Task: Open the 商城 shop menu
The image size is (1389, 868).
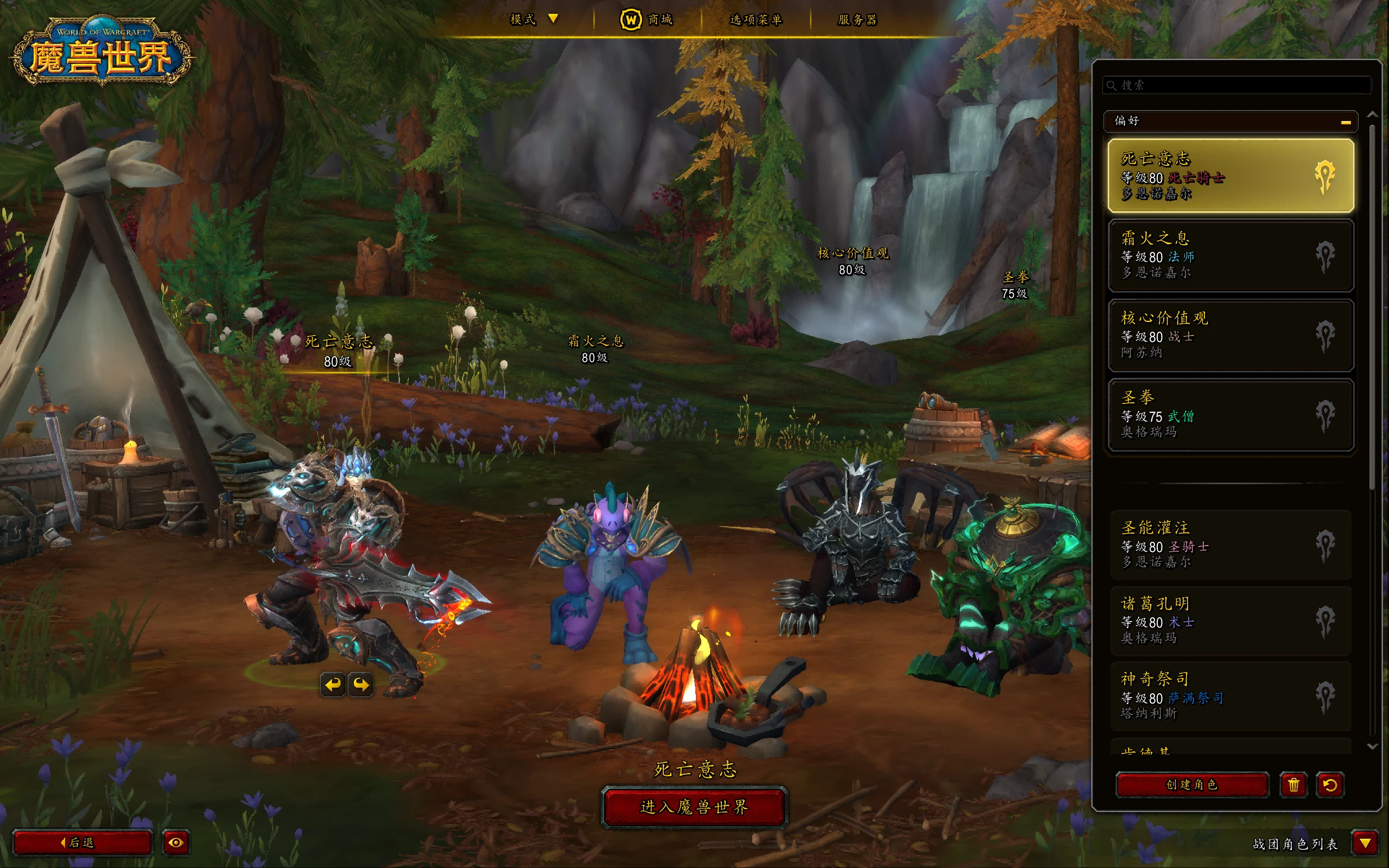Action: [x=647, y=20]
